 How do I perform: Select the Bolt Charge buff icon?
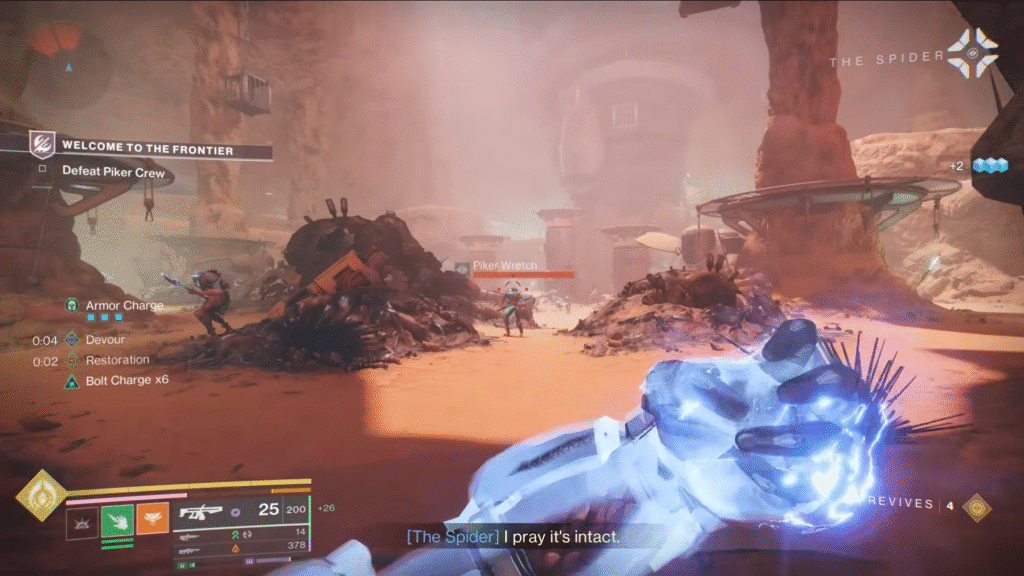click(72, 381)
